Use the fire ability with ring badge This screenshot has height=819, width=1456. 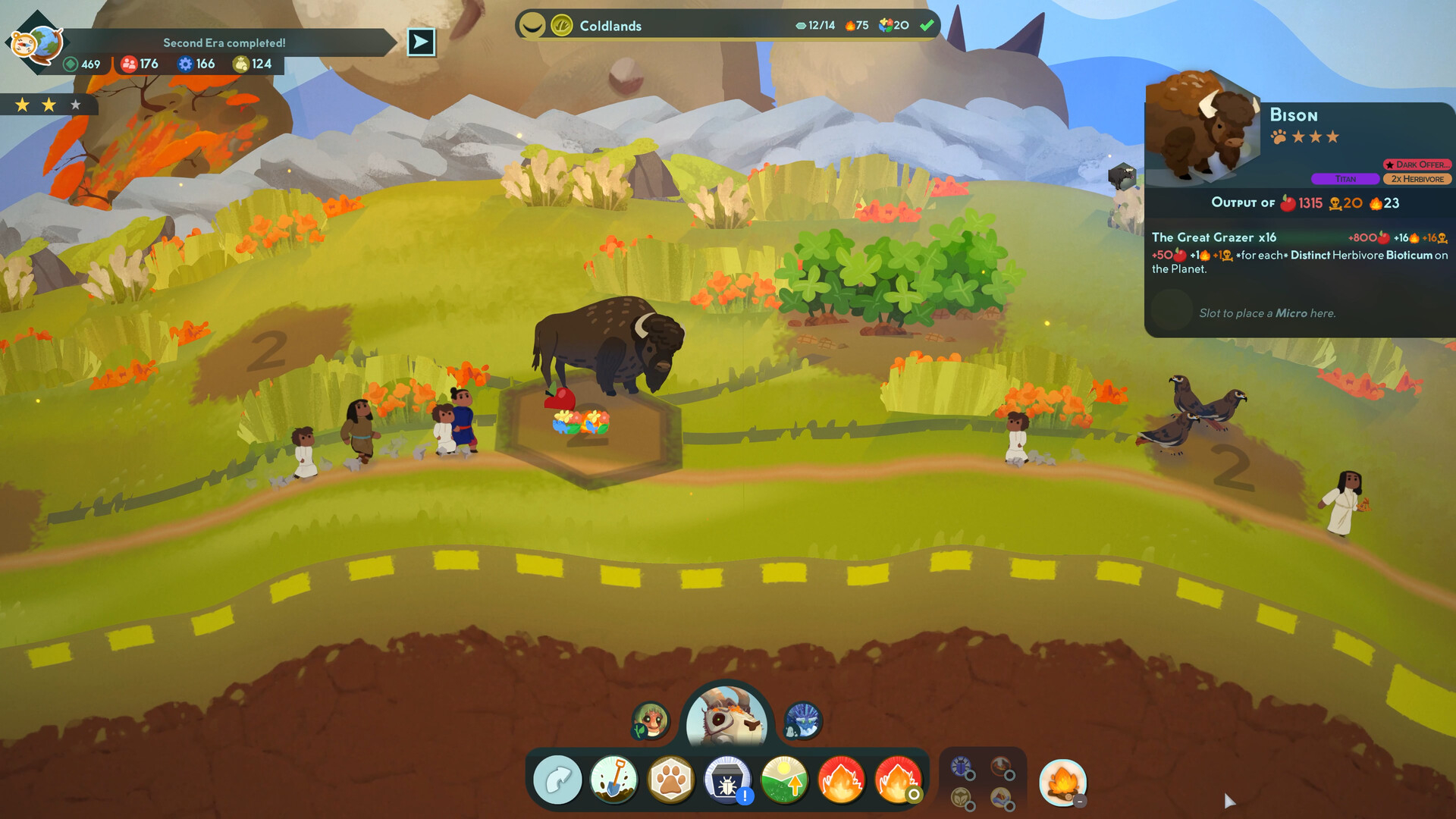point(897,780)
